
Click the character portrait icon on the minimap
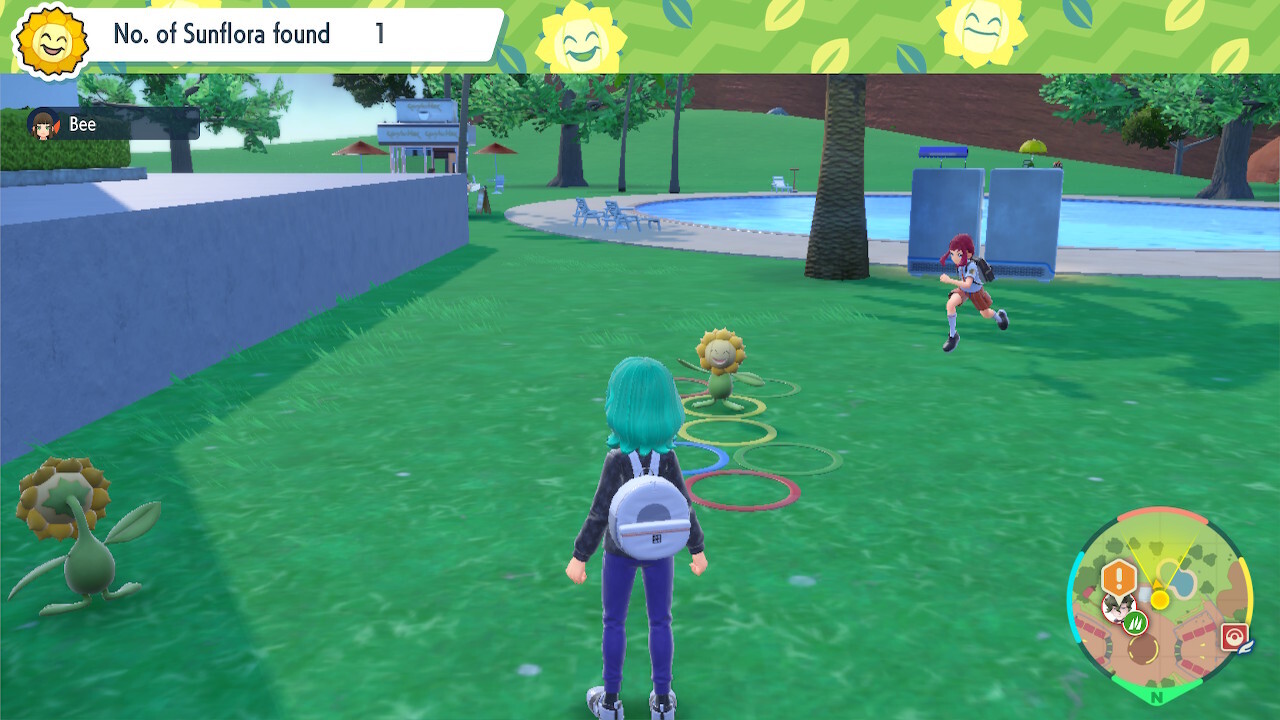tap(1118, 608)
